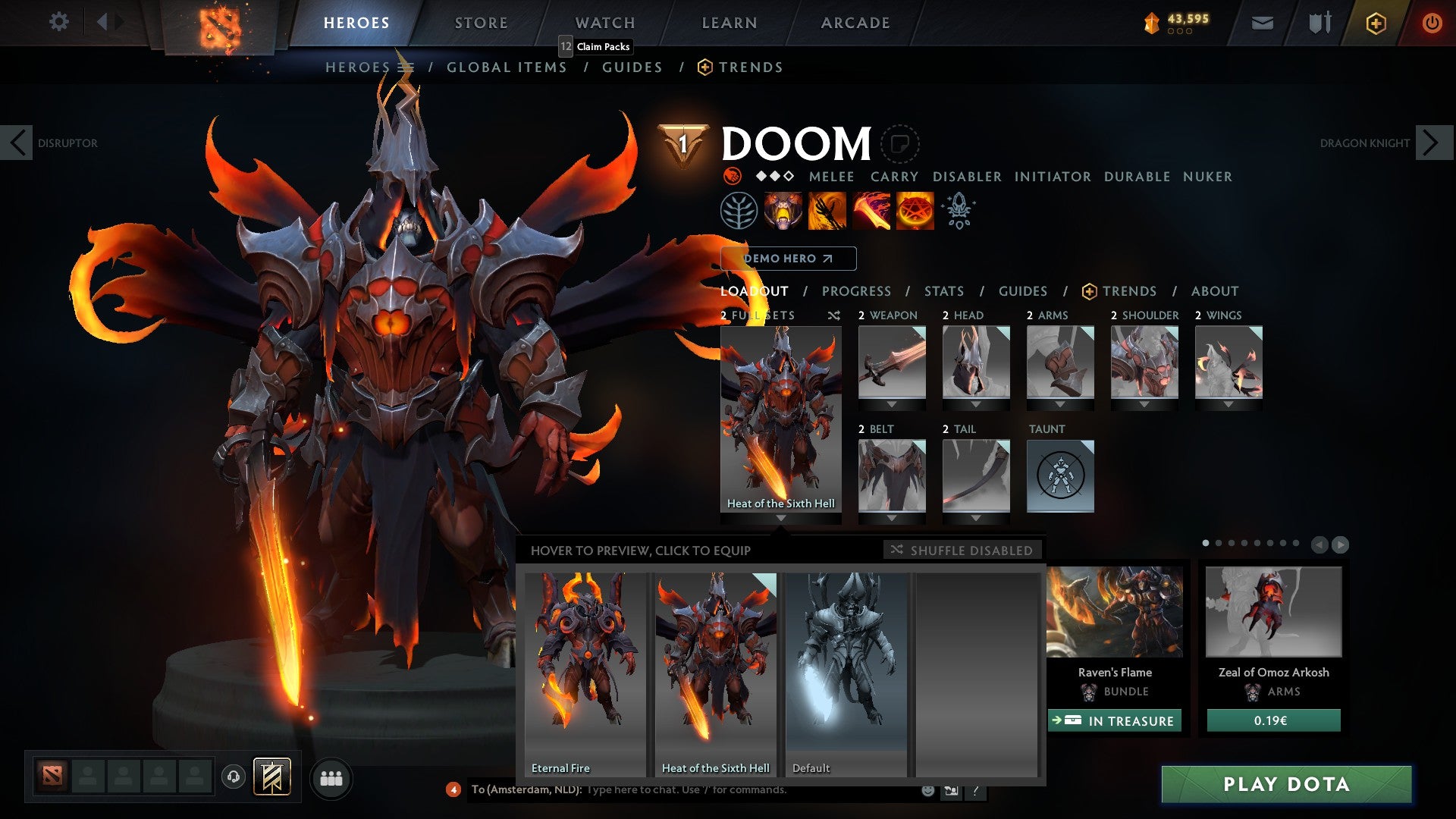Expand the 2 Weapon slot dropdown
The image size is (1456, 819).
tap(891, 404)
